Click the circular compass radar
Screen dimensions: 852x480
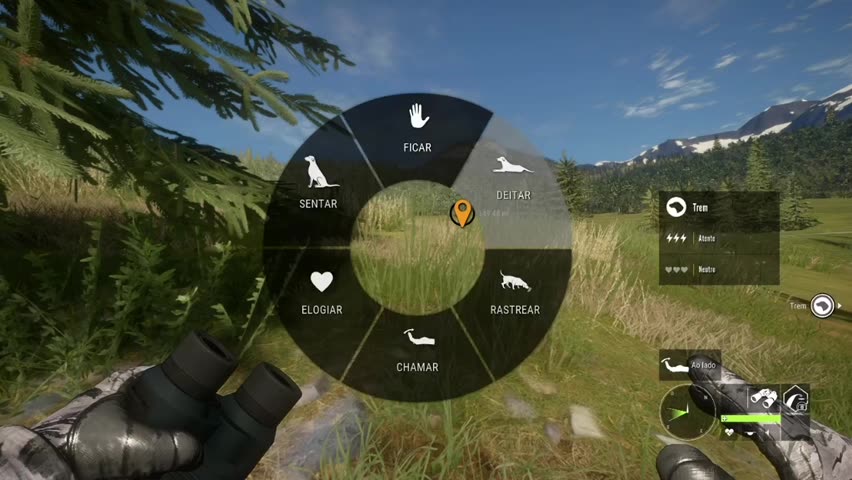click(688, 413)
